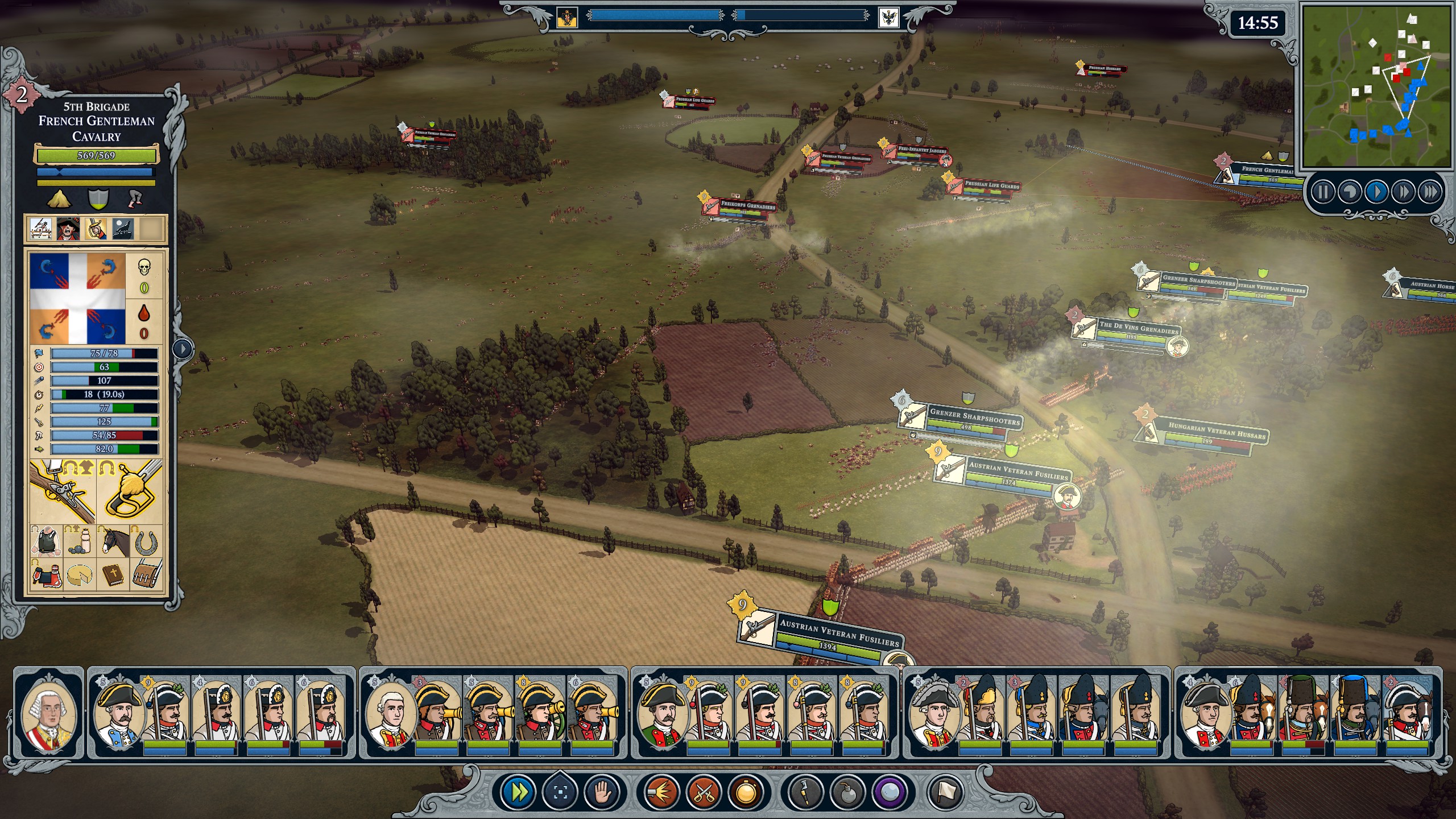Give the halt order with the hand icon

coord(602,792)
